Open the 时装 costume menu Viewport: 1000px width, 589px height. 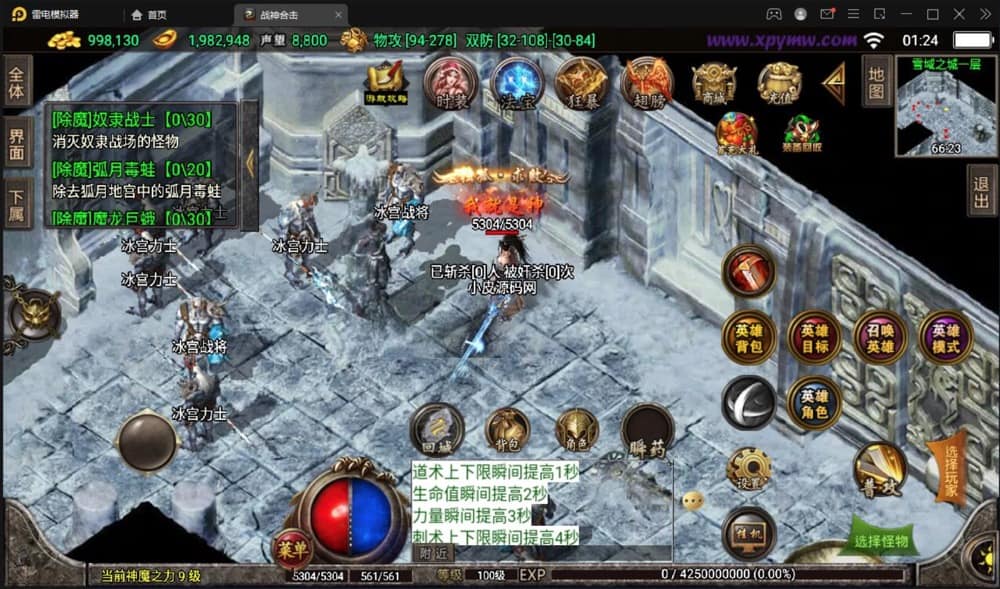pos(450,83)
